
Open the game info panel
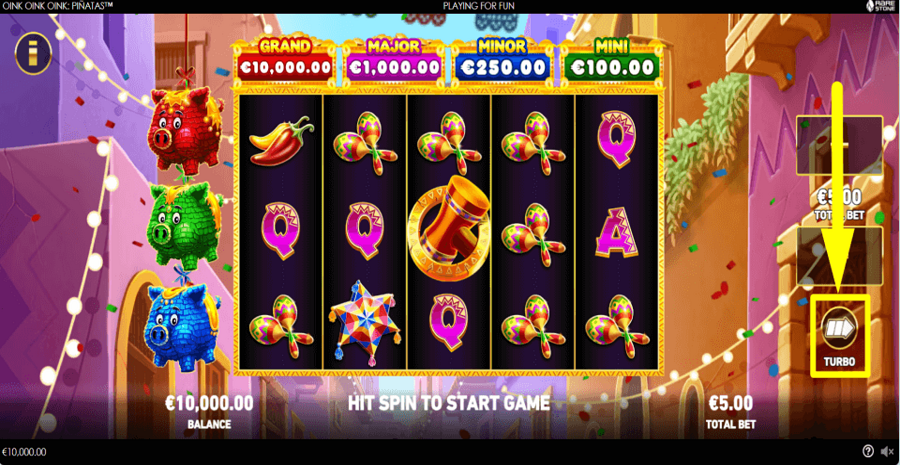click(33, 53)
